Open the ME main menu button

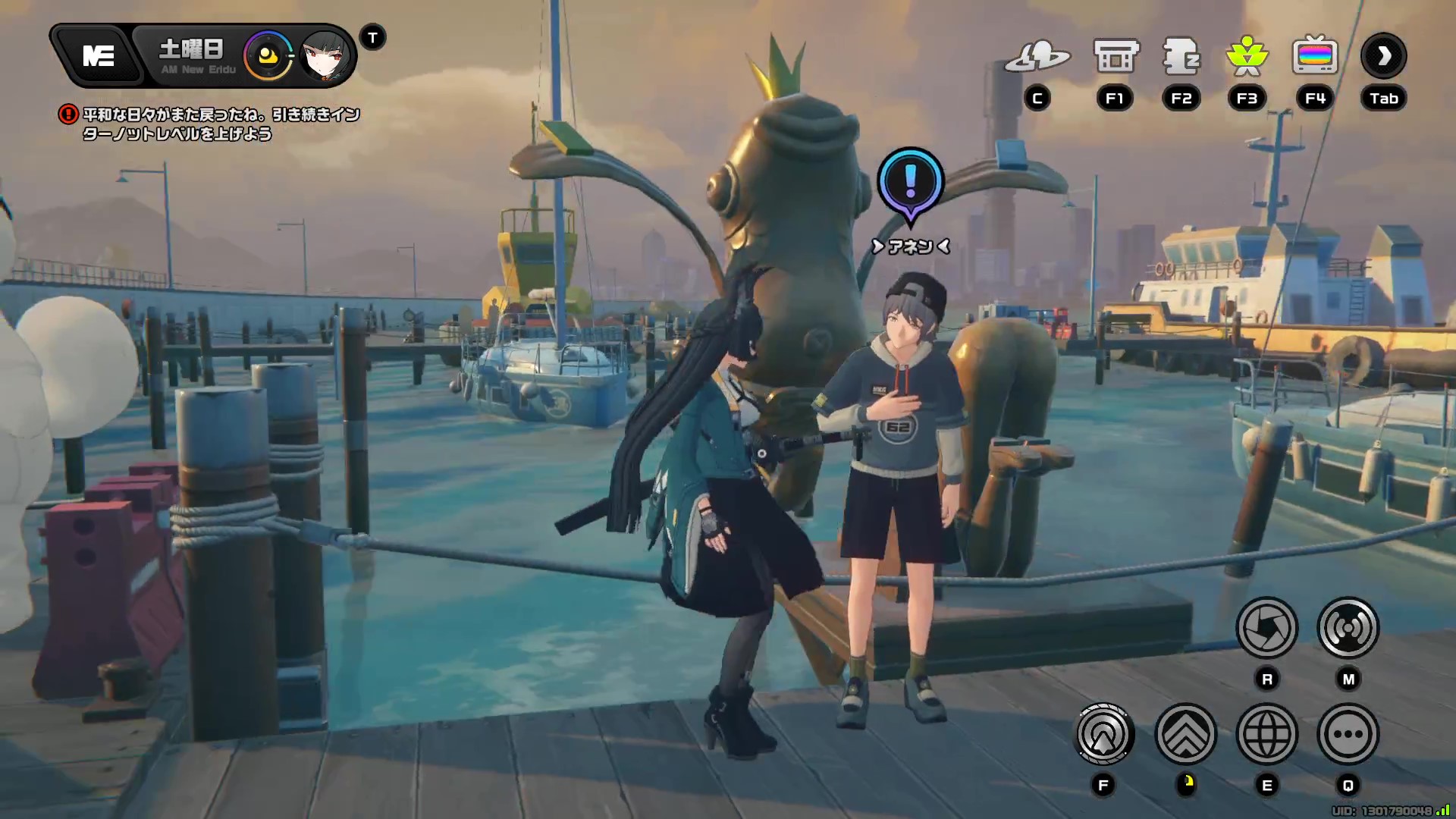[x=99, y=56]
